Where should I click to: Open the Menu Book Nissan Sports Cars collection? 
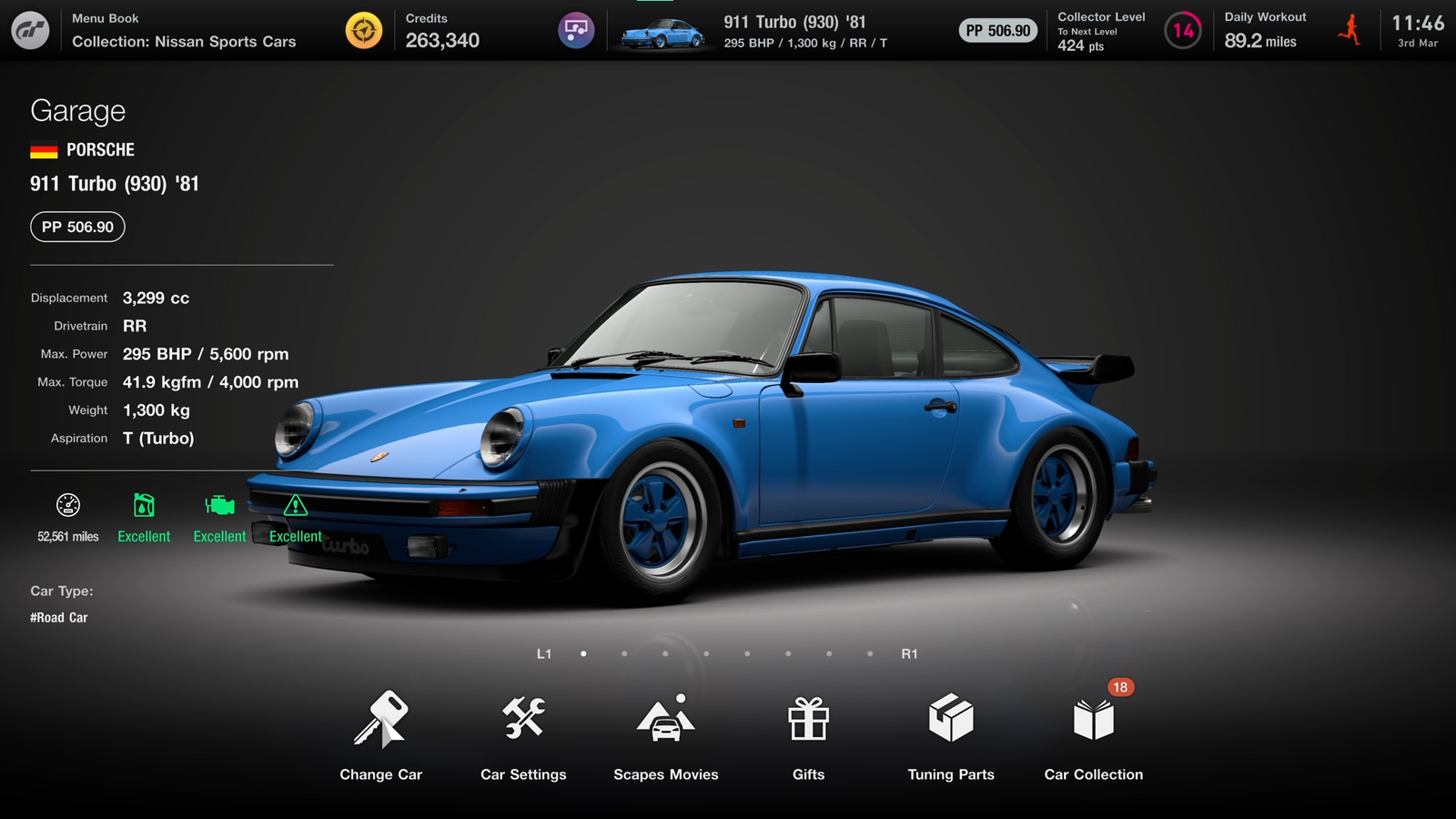pyautogui.click(x=184, y=31)
